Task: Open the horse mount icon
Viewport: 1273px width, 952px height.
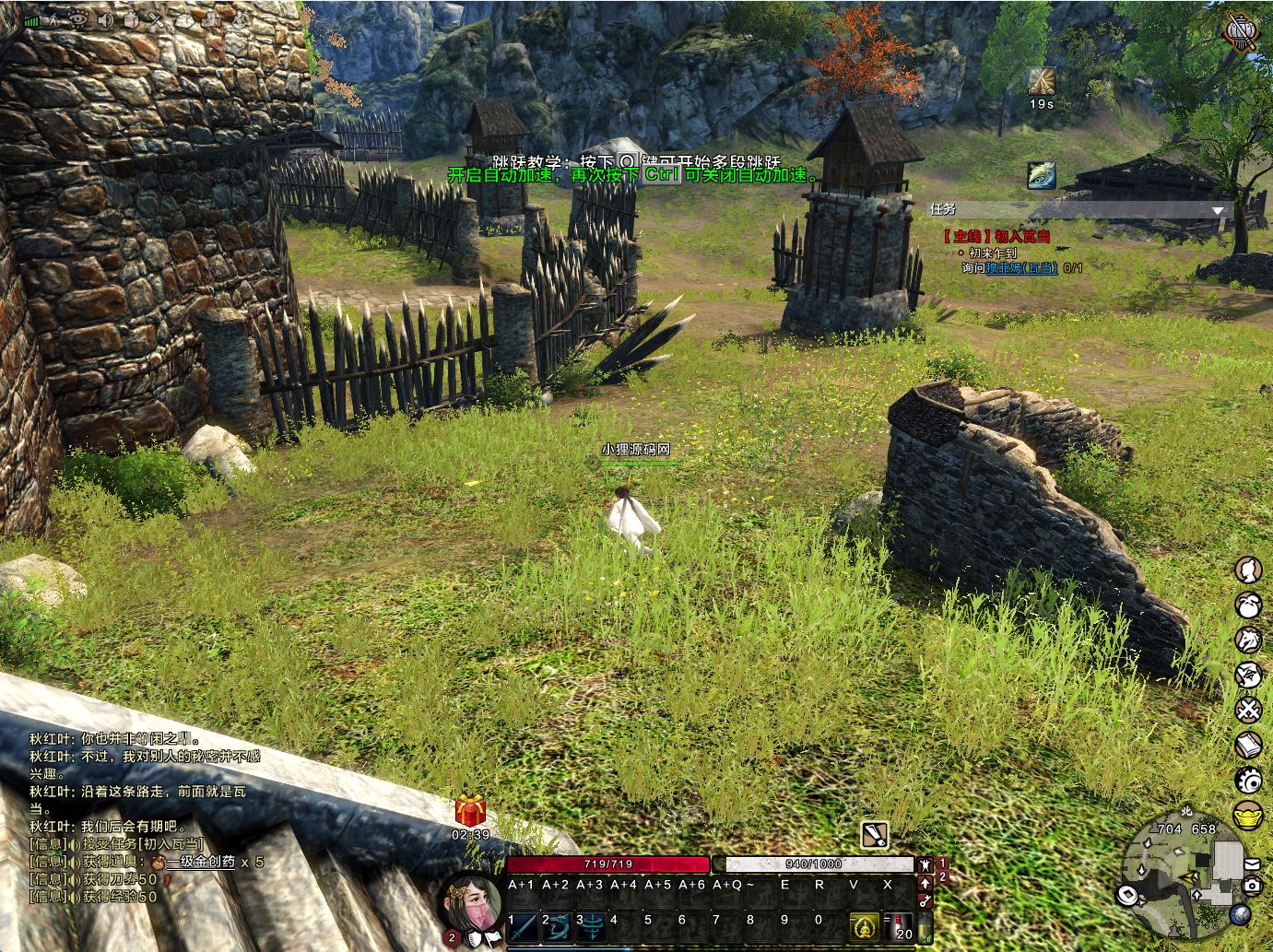Action: tap(1248, 640)
